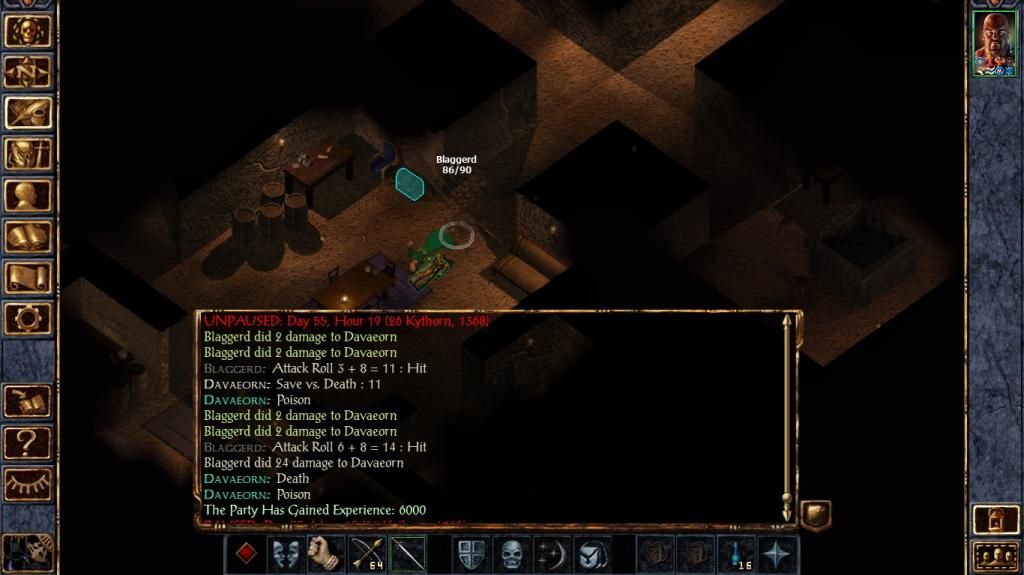Screen dimensions: 1024x575
Task: Open the character record bust icon
Action: coord(28,195)
